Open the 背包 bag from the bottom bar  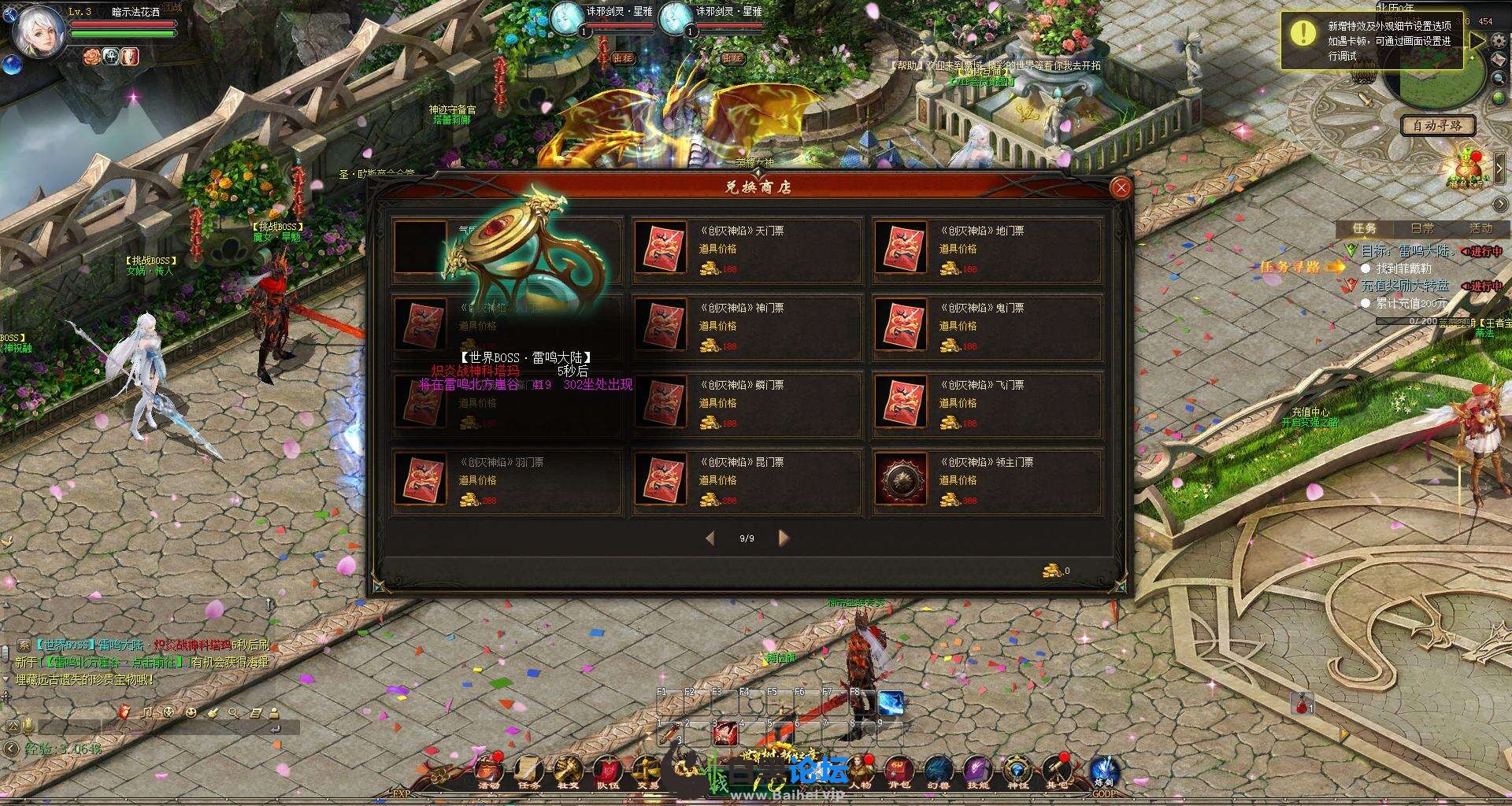[899, 771]
